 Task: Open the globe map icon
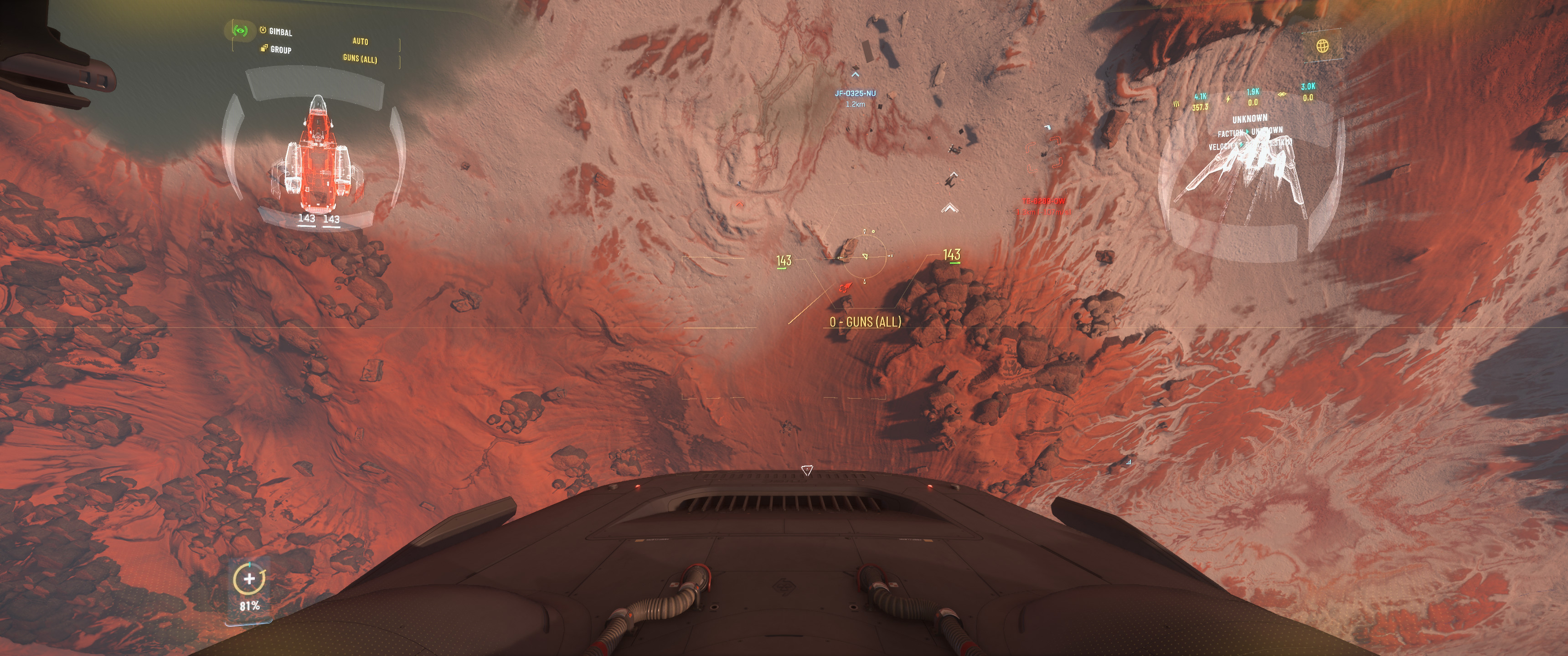(1322, 46)
